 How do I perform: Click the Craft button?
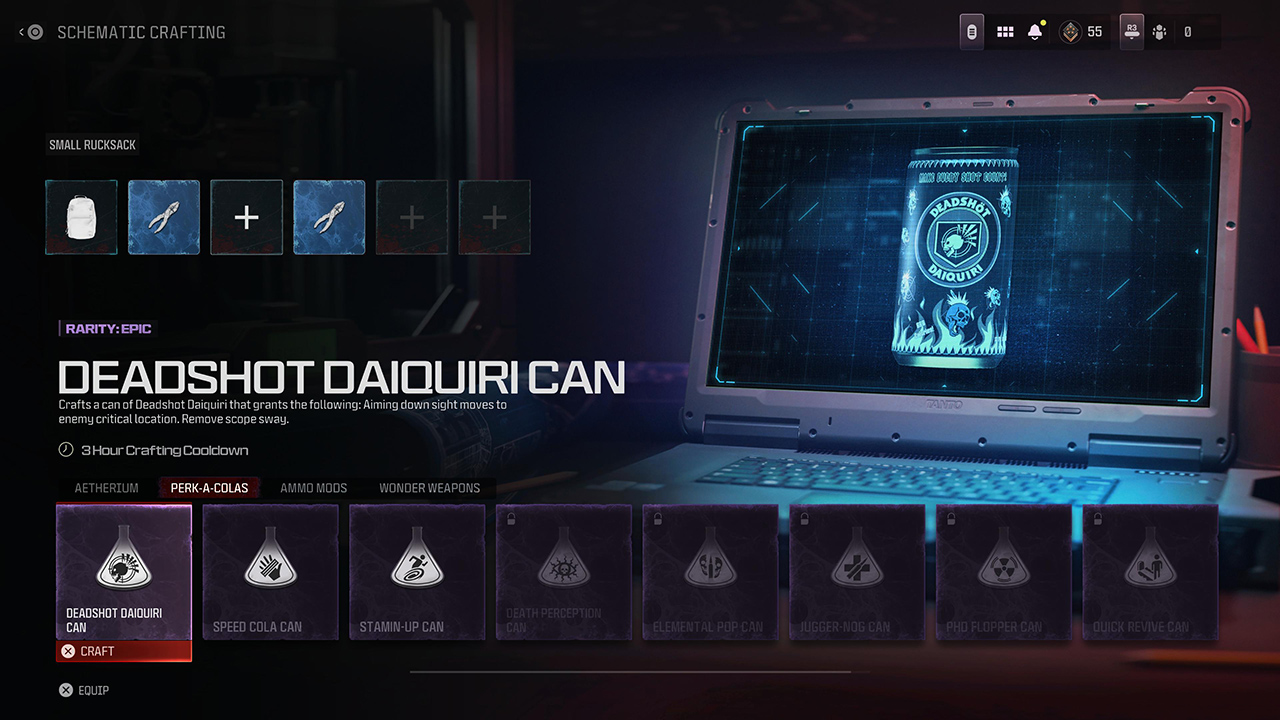pos(124,651)
